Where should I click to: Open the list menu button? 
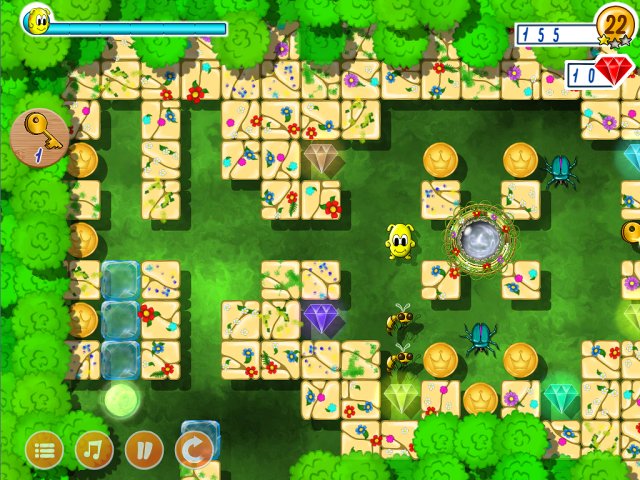(x=44, y=450)
